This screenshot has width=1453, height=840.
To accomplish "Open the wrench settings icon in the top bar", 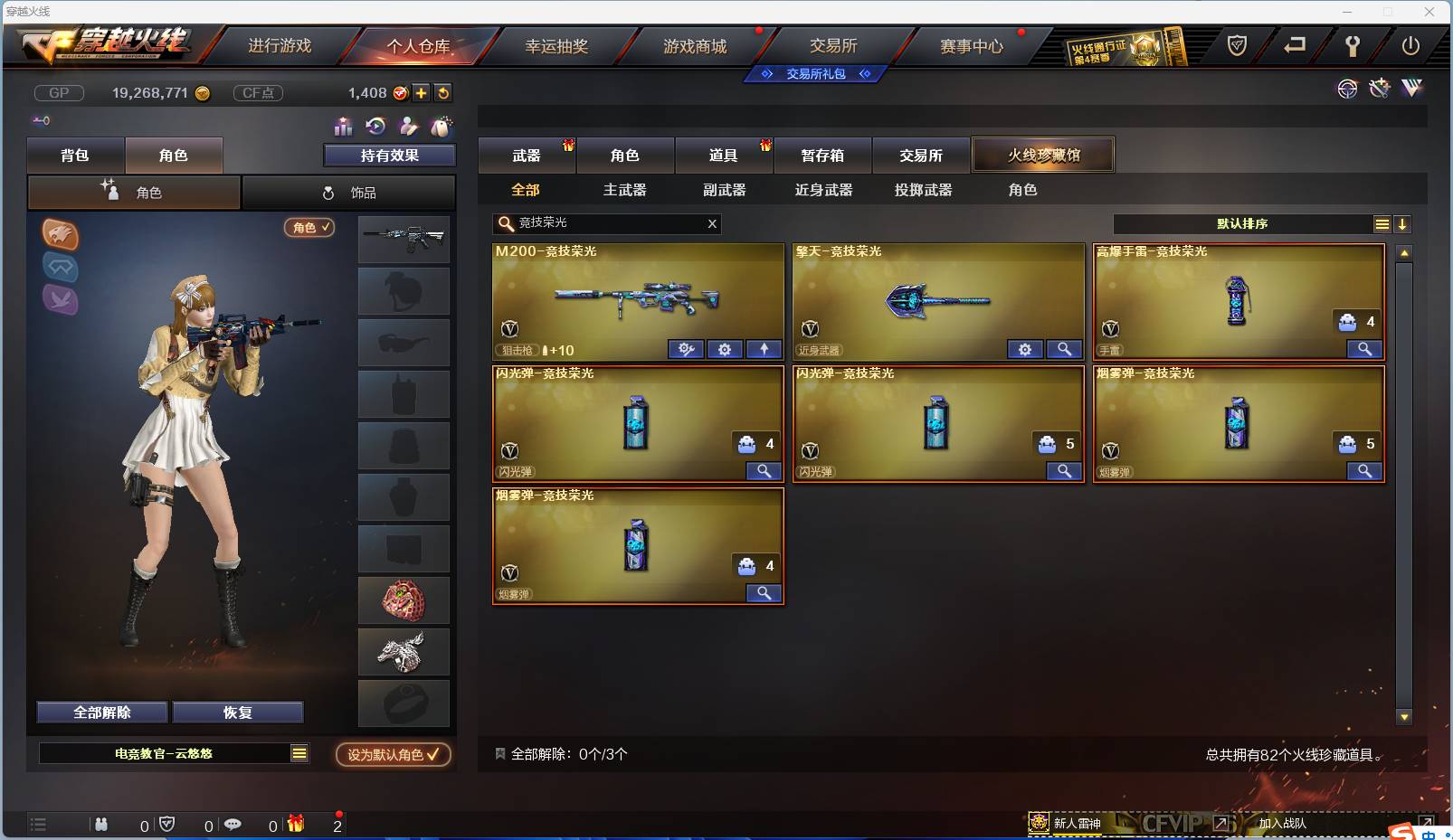I will pyautogui.click(x=1354, y=45).
